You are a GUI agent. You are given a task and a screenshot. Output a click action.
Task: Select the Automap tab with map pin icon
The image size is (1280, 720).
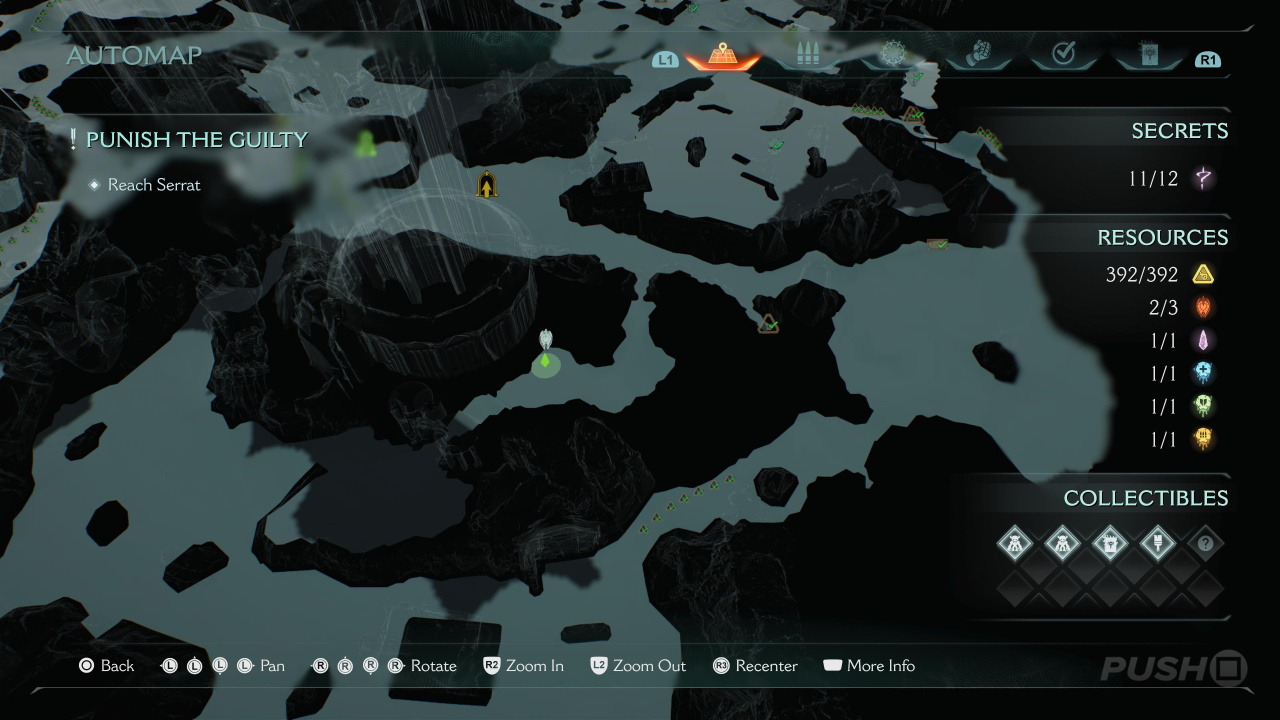tap(722, 55)
